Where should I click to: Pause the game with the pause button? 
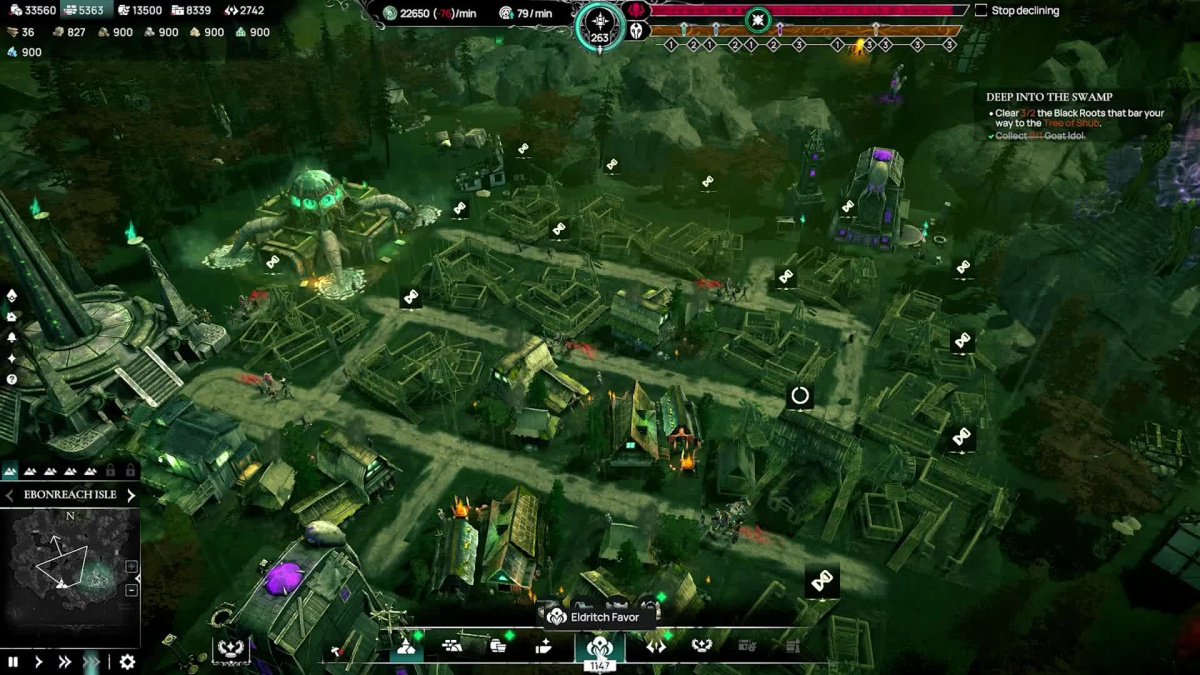pos(13,661)
